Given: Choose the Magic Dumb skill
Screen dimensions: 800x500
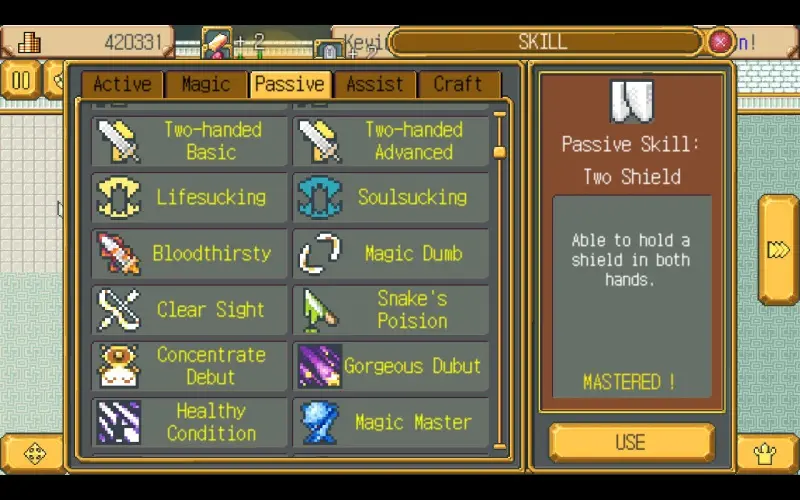Looking at the screenshot, I should click(x=391, y=253).
